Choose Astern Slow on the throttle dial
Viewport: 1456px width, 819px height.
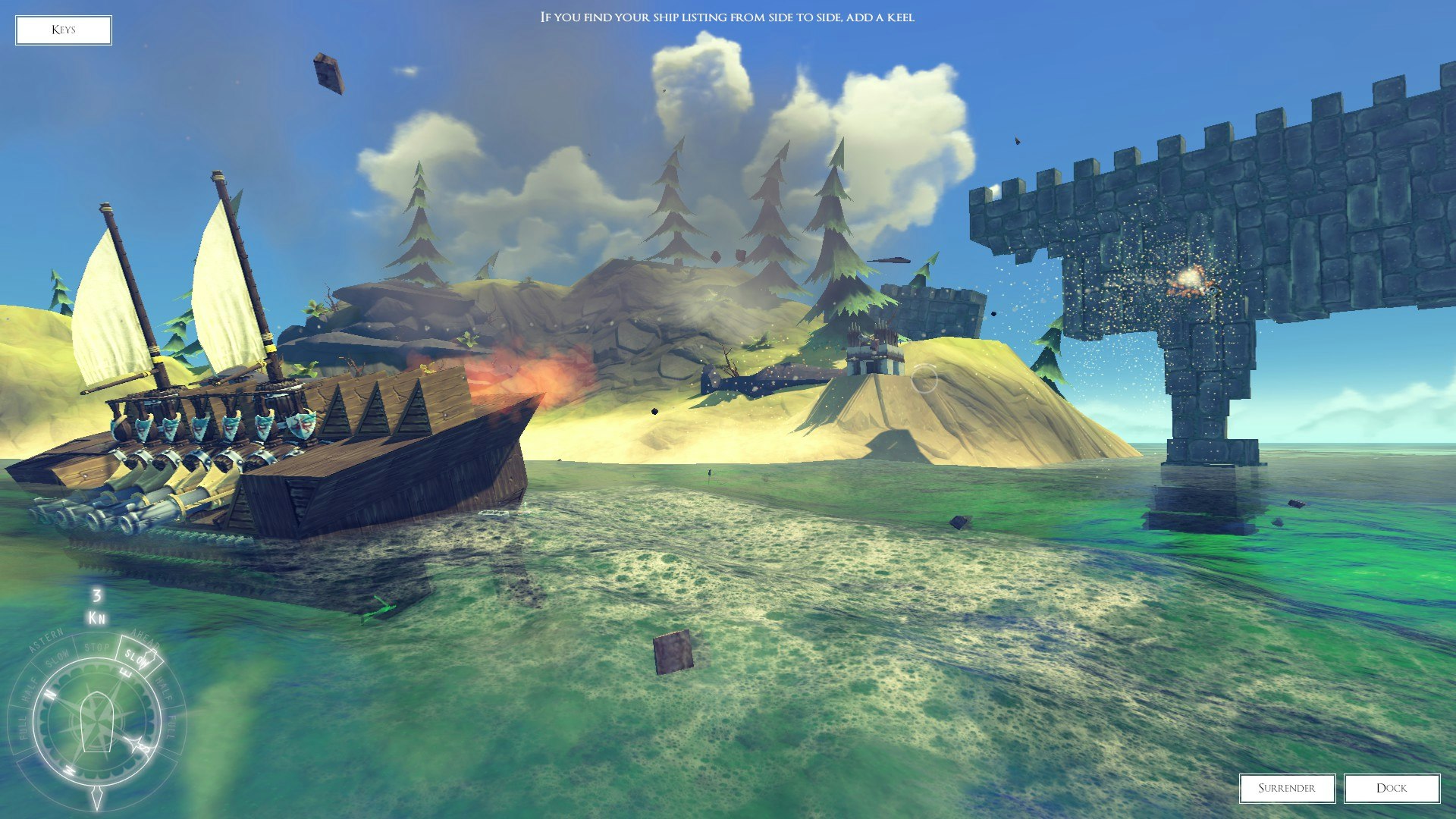[58, 657]
